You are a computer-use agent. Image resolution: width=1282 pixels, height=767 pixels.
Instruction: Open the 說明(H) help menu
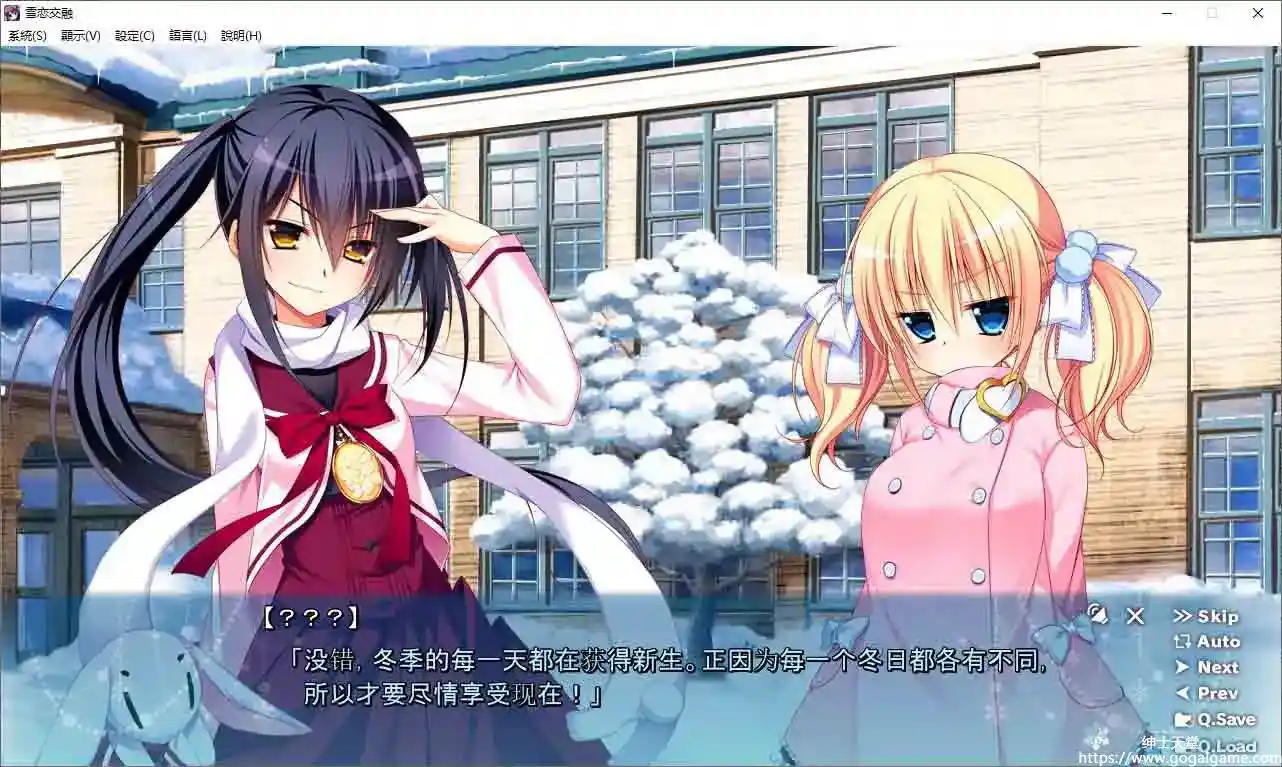click(241, 35)
